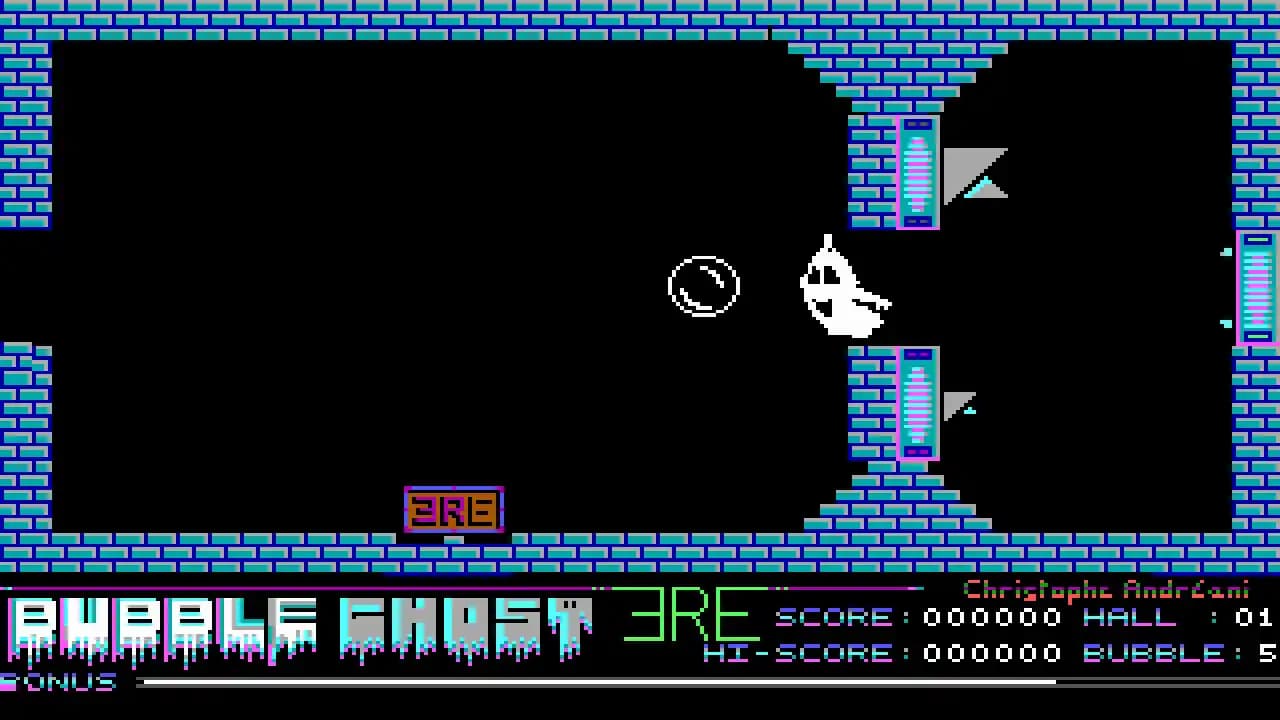The height and width of the screenshot is (720, 1280).
Task: Select the floating bubble
Action: click(703, 286)
